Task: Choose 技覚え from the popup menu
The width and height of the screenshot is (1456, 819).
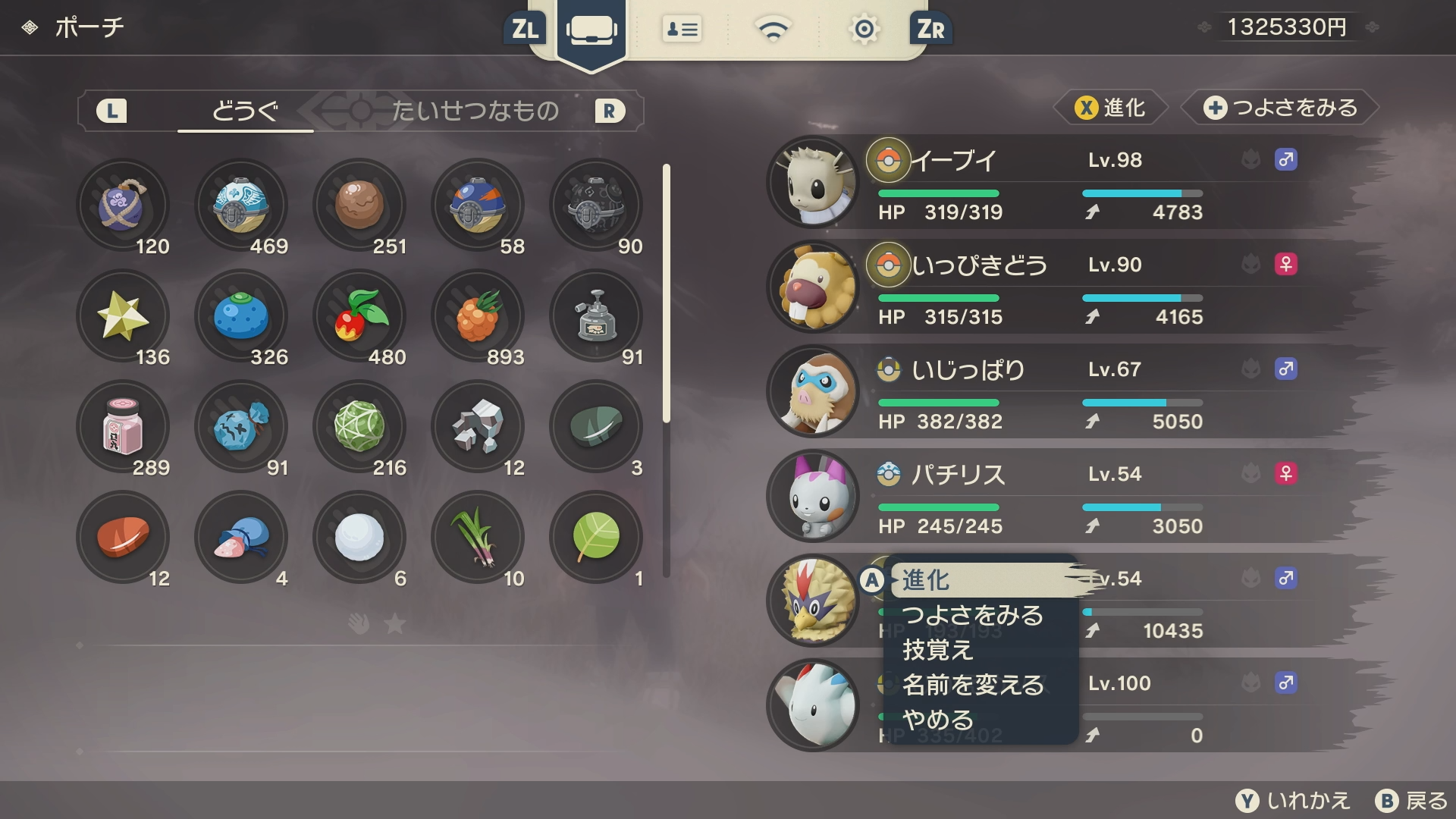Action: [x=938, y=650]
